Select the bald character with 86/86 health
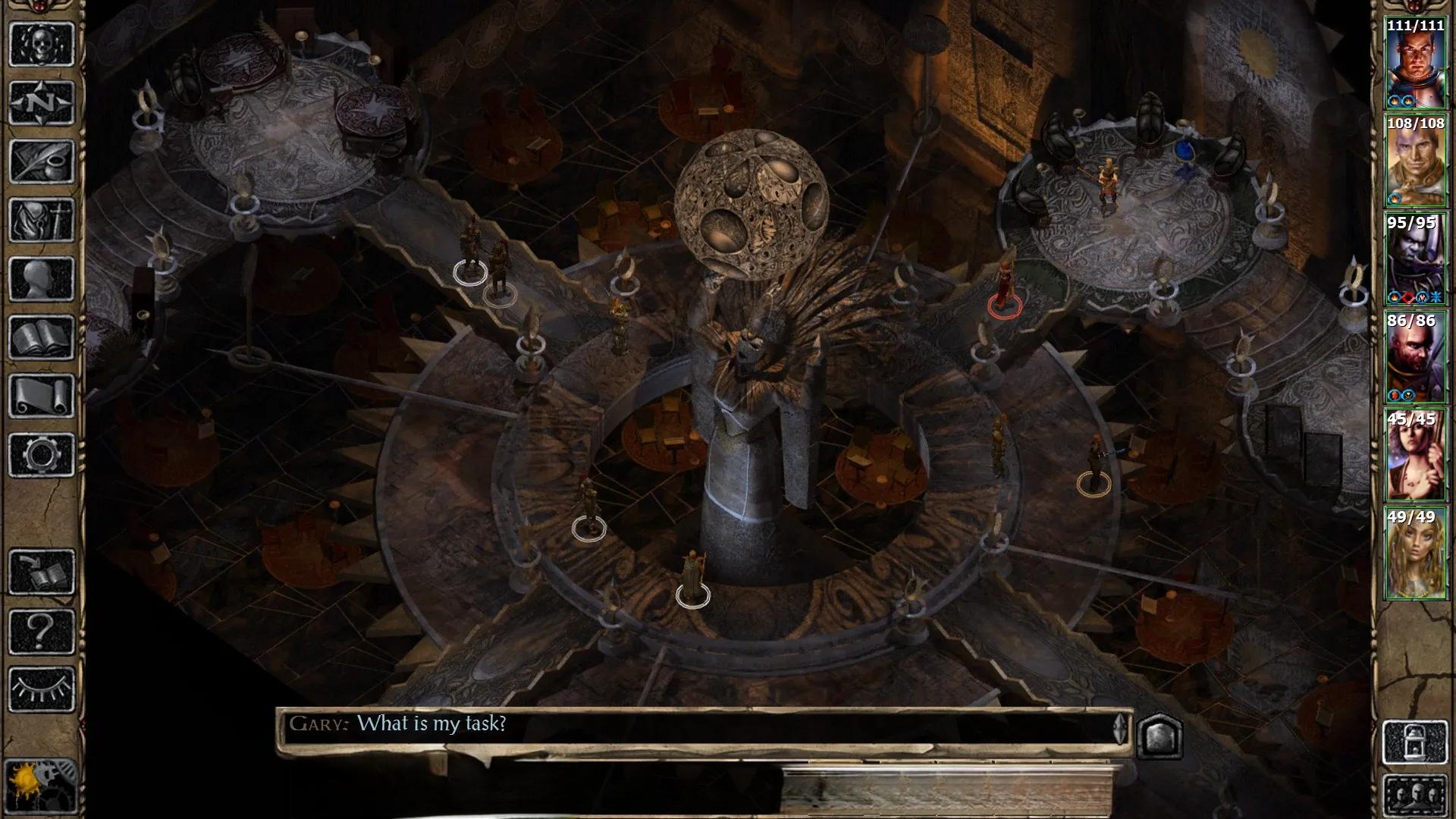 [x=1415, y=357]
